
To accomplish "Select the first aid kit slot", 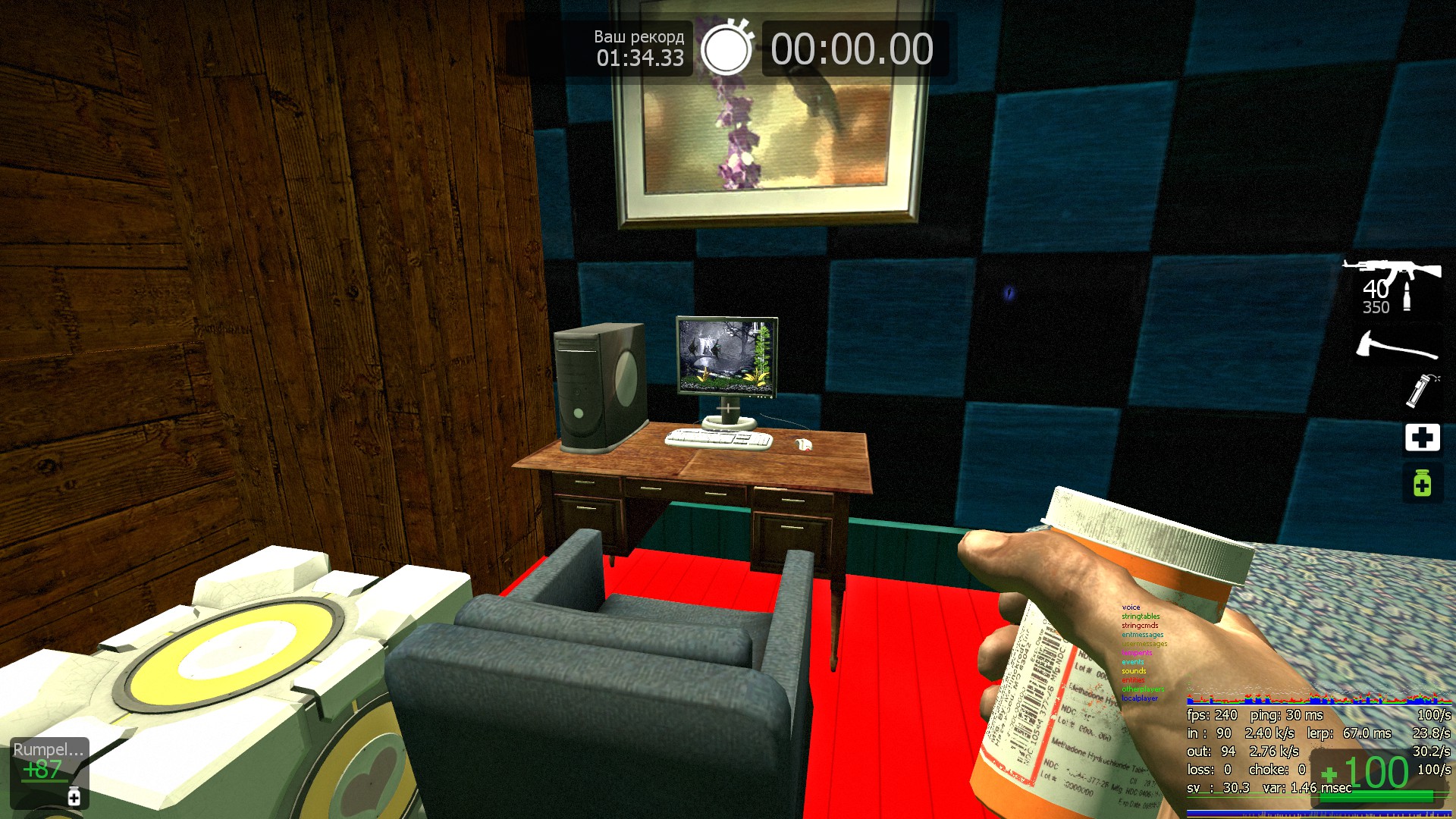I will point(1422,438).
